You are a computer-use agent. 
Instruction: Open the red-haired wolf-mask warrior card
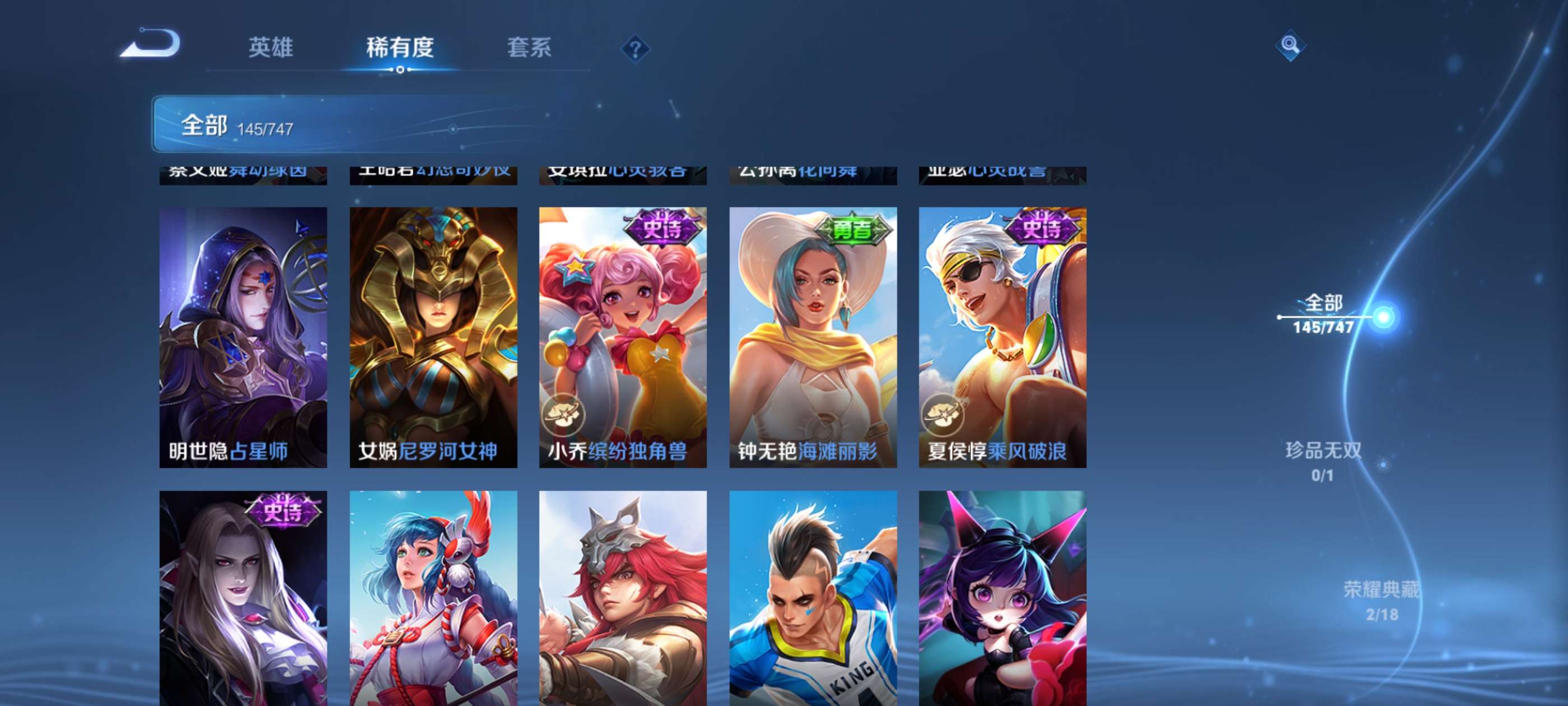pos(623,597)
